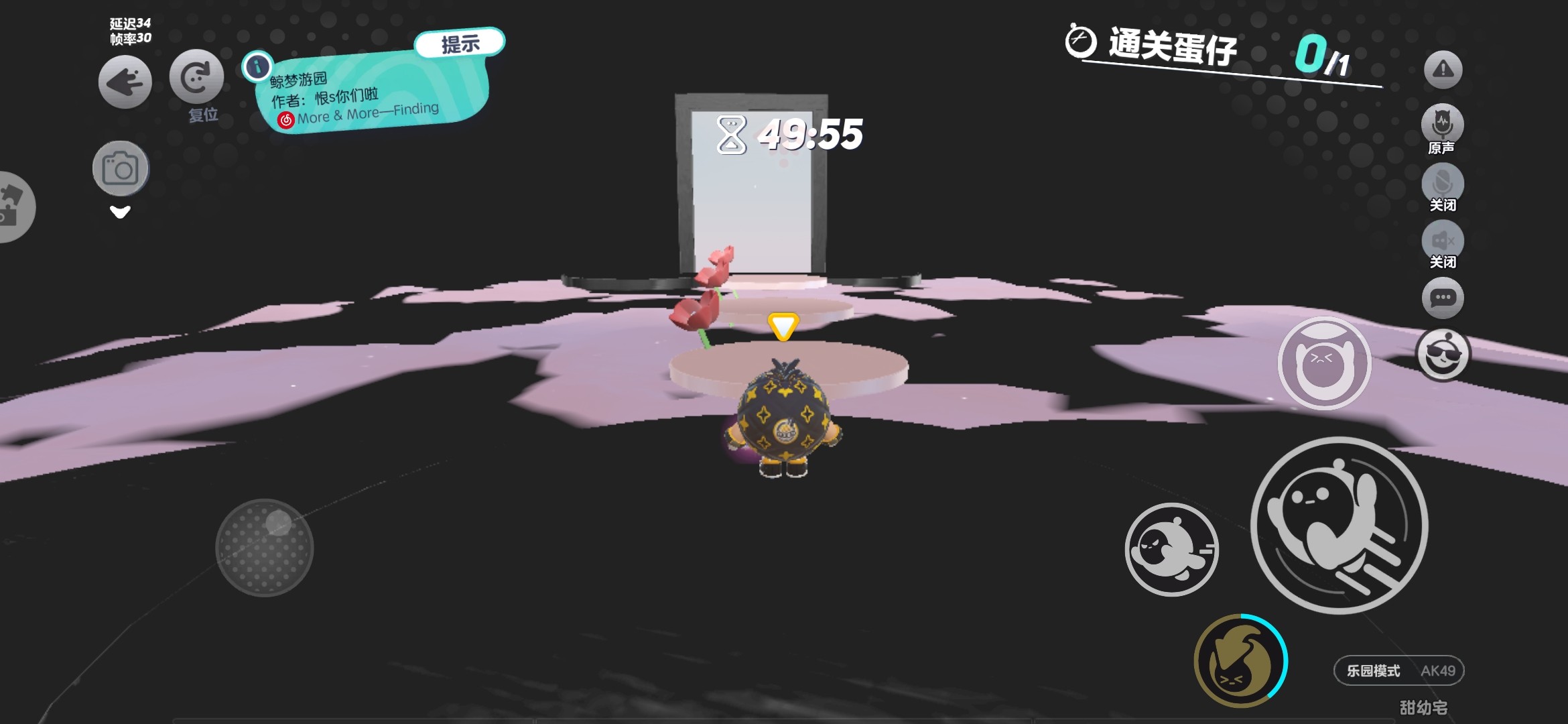The height and width of the screenshot is (724, 1568).
Task: Toggle the microphone currently set to 关闭
Action: pos(1442,183)
